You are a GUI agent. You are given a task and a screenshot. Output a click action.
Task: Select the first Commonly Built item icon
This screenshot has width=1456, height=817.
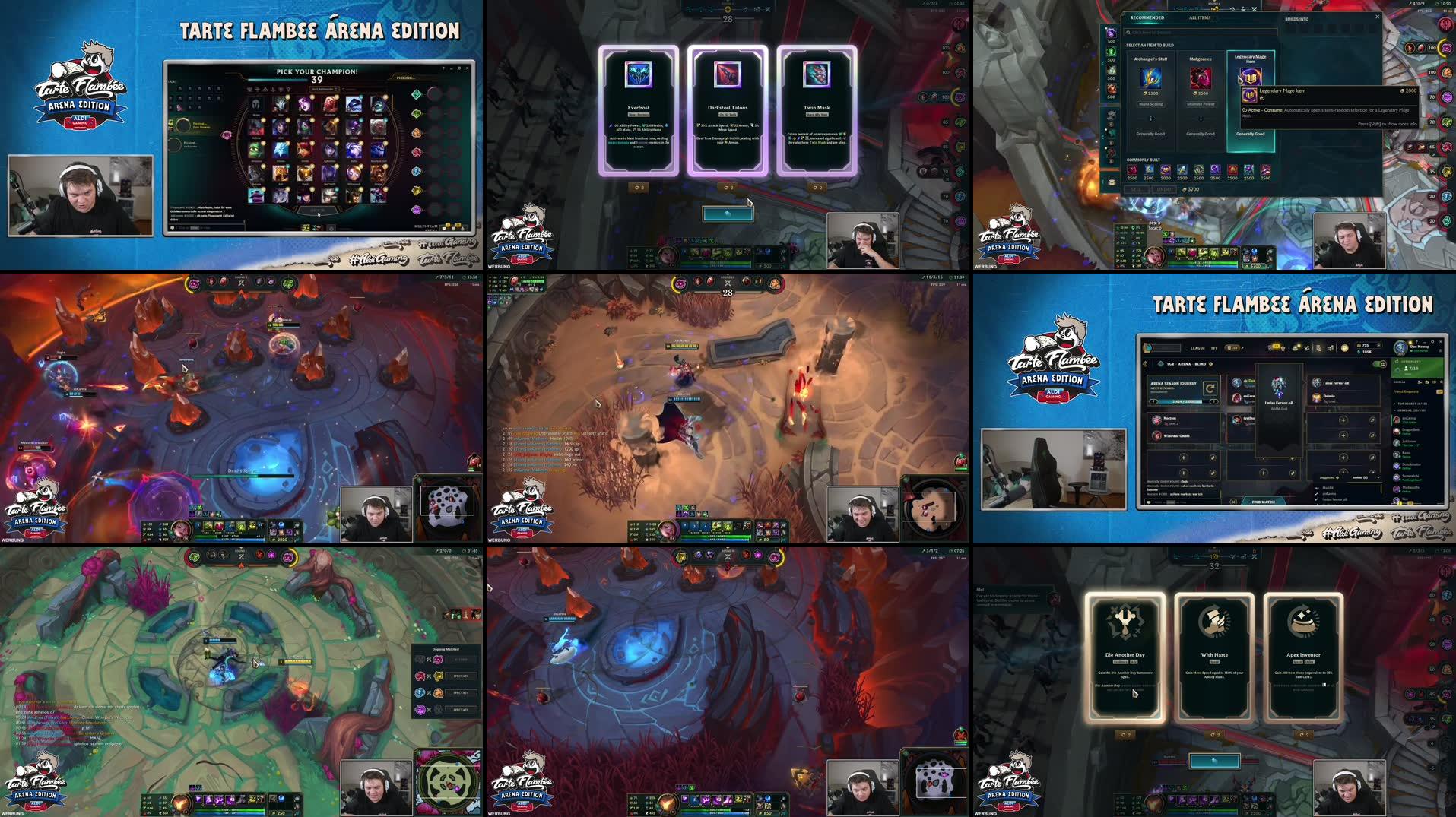(x=1132, y=171)
